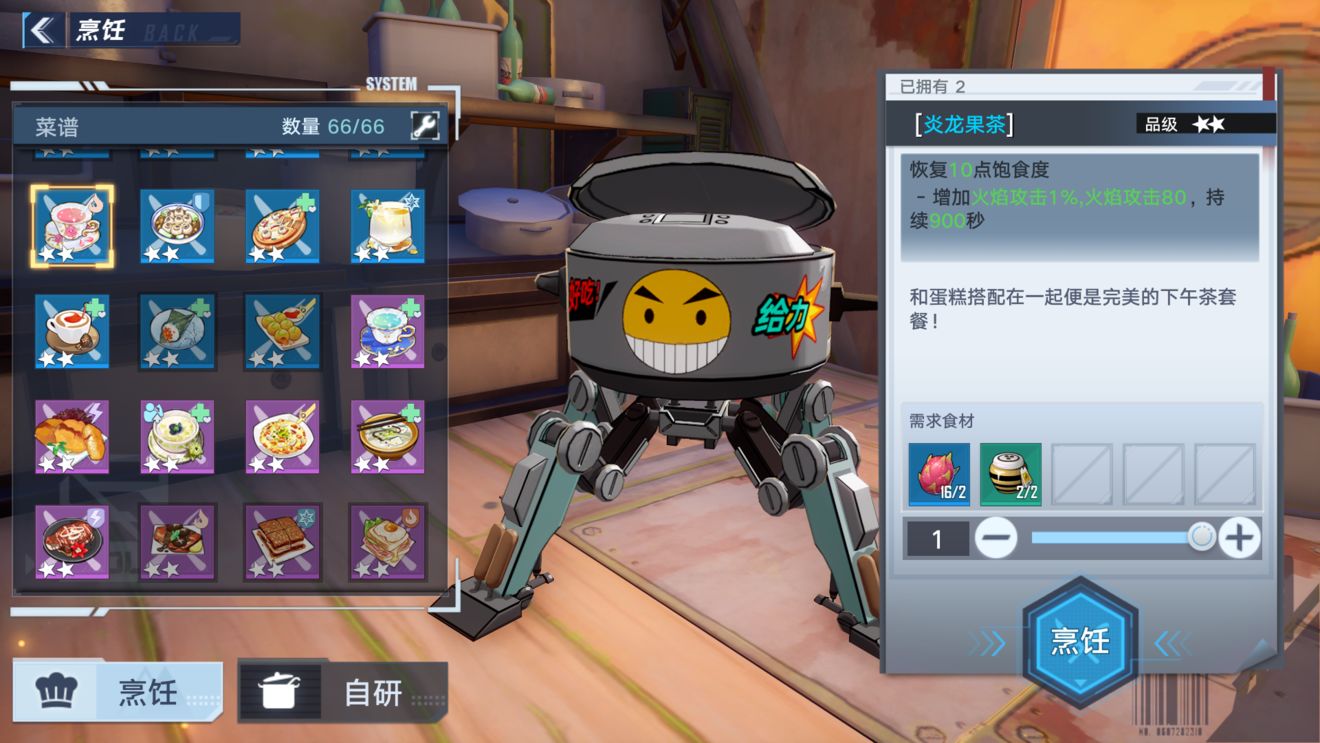Decrease cooking quantity with minus button
The height and width of the screenshot is (743, 1320).
click(x=996, y=539)
